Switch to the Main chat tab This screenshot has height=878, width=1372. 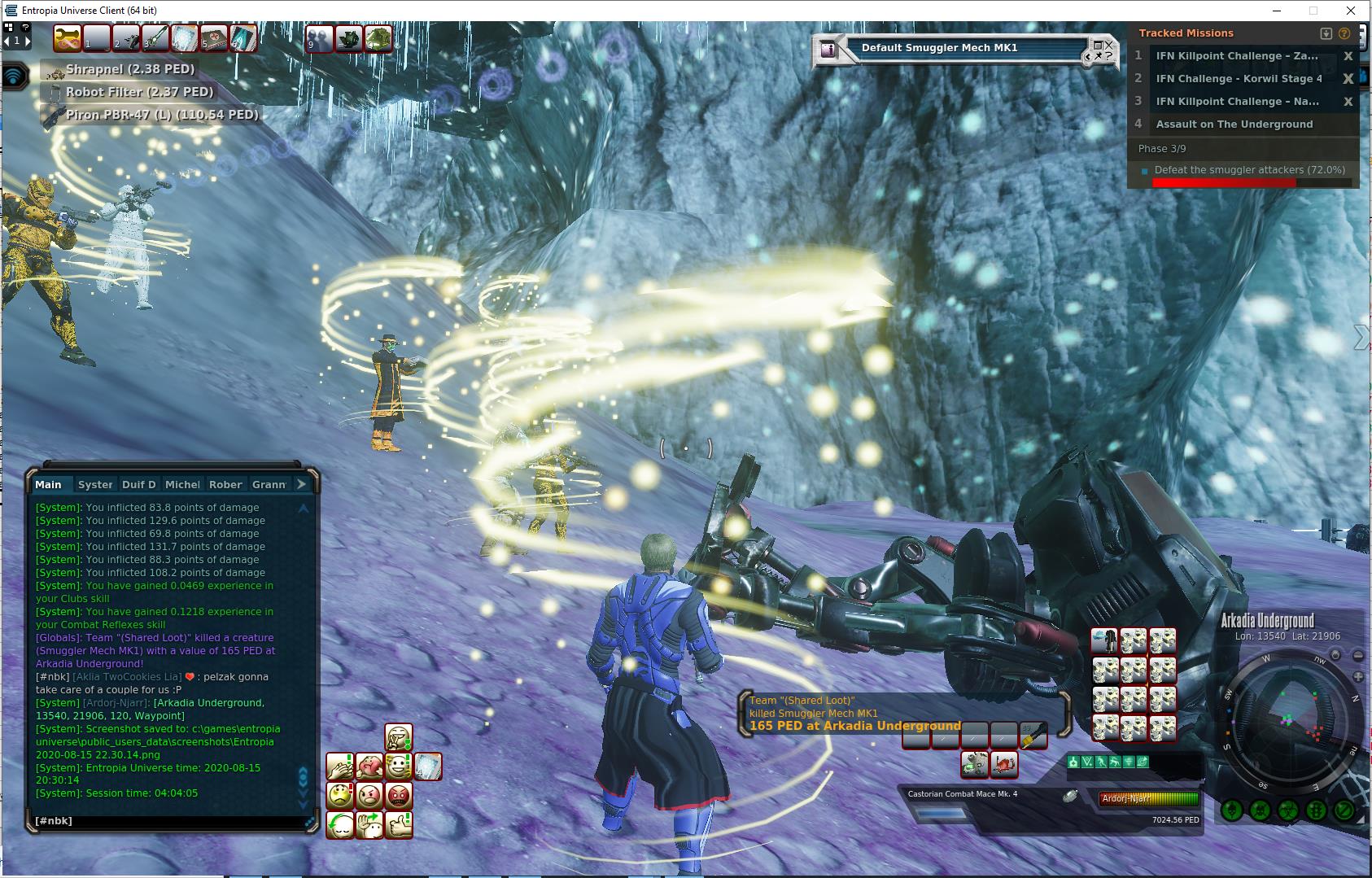48,484
